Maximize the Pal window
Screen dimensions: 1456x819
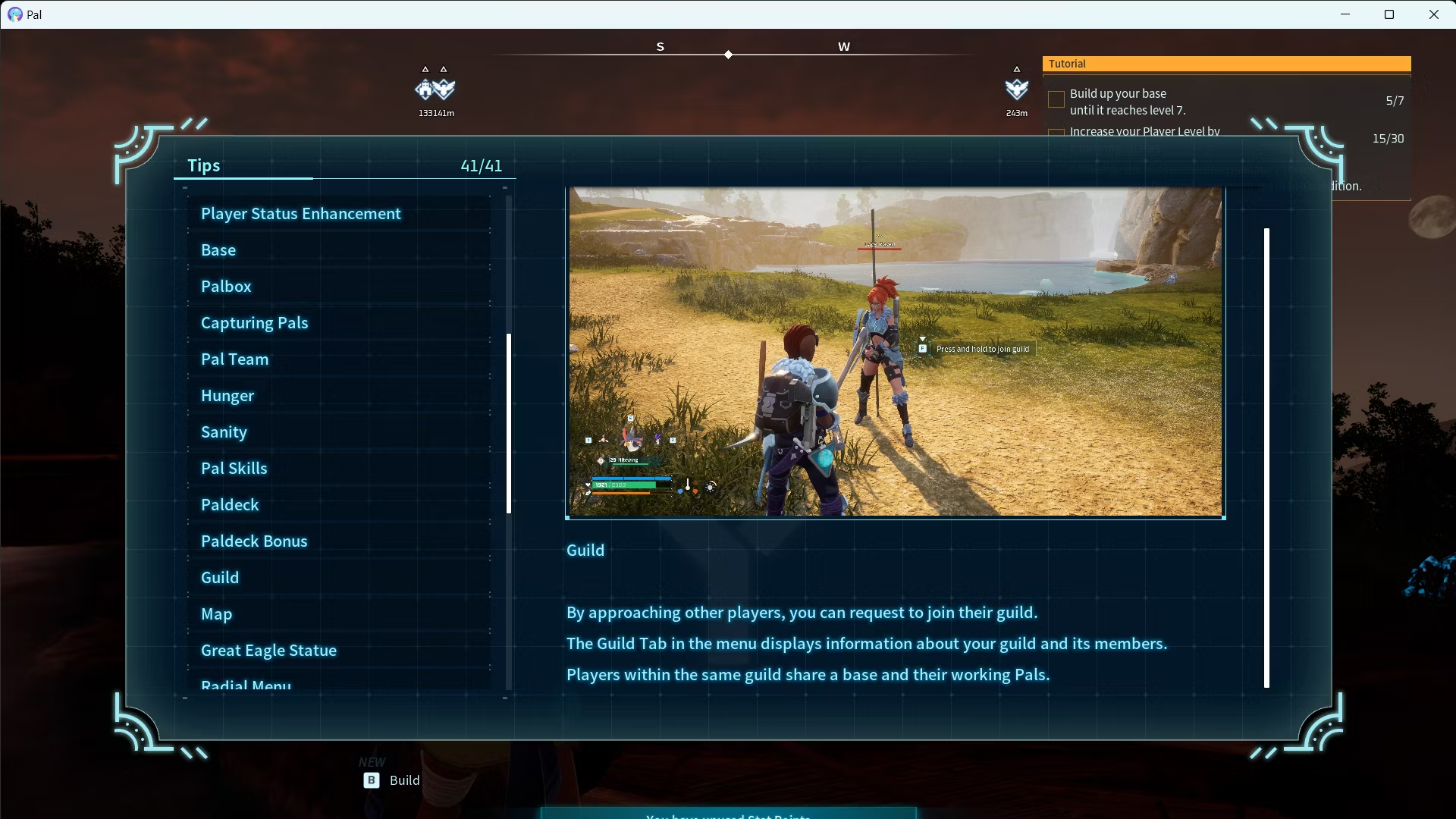coord(1389,14)
